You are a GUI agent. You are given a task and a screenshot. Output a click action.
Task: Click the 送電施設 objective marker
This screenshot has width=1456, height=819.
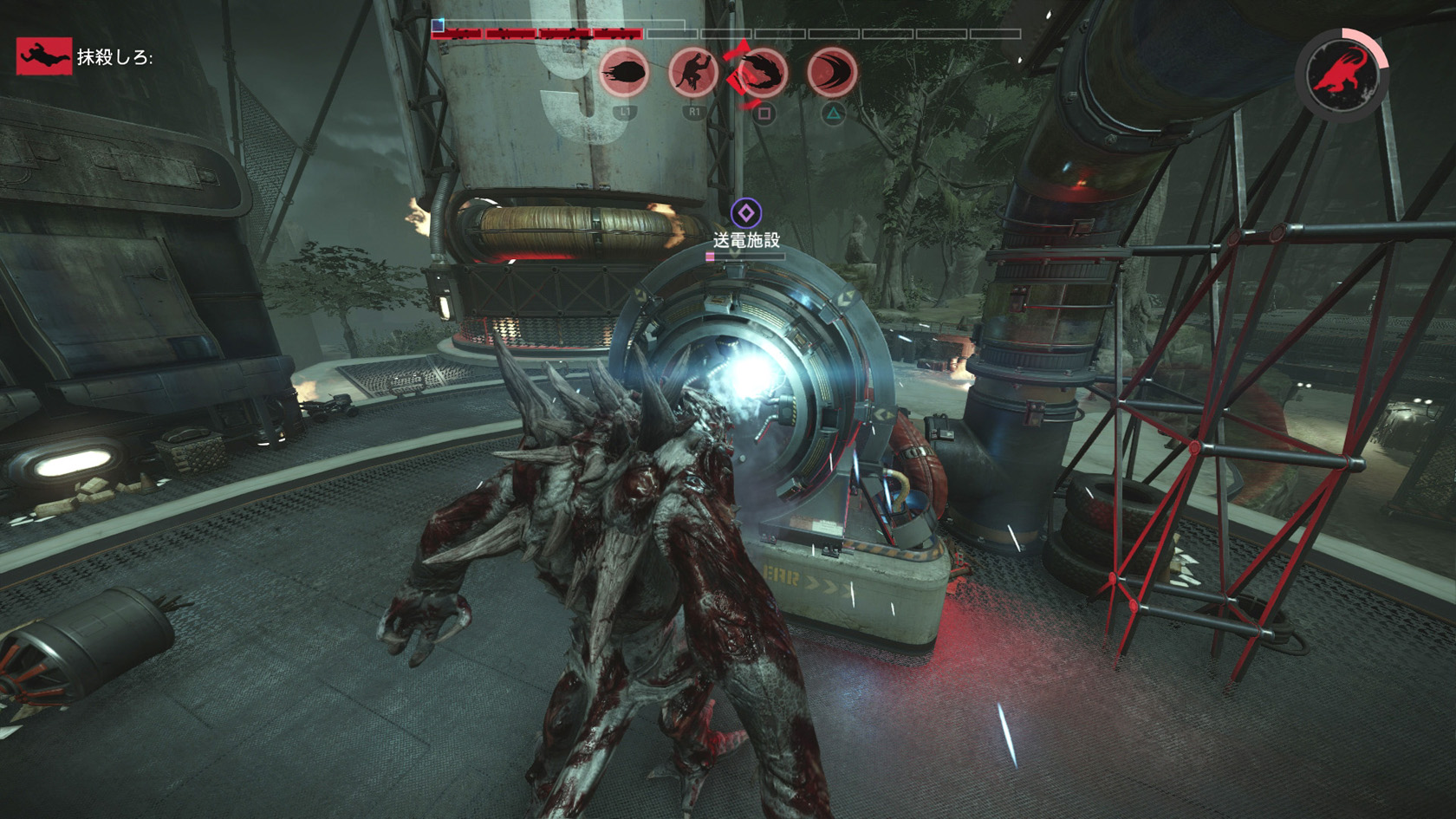pyautogui.click(x=745, y=213)
